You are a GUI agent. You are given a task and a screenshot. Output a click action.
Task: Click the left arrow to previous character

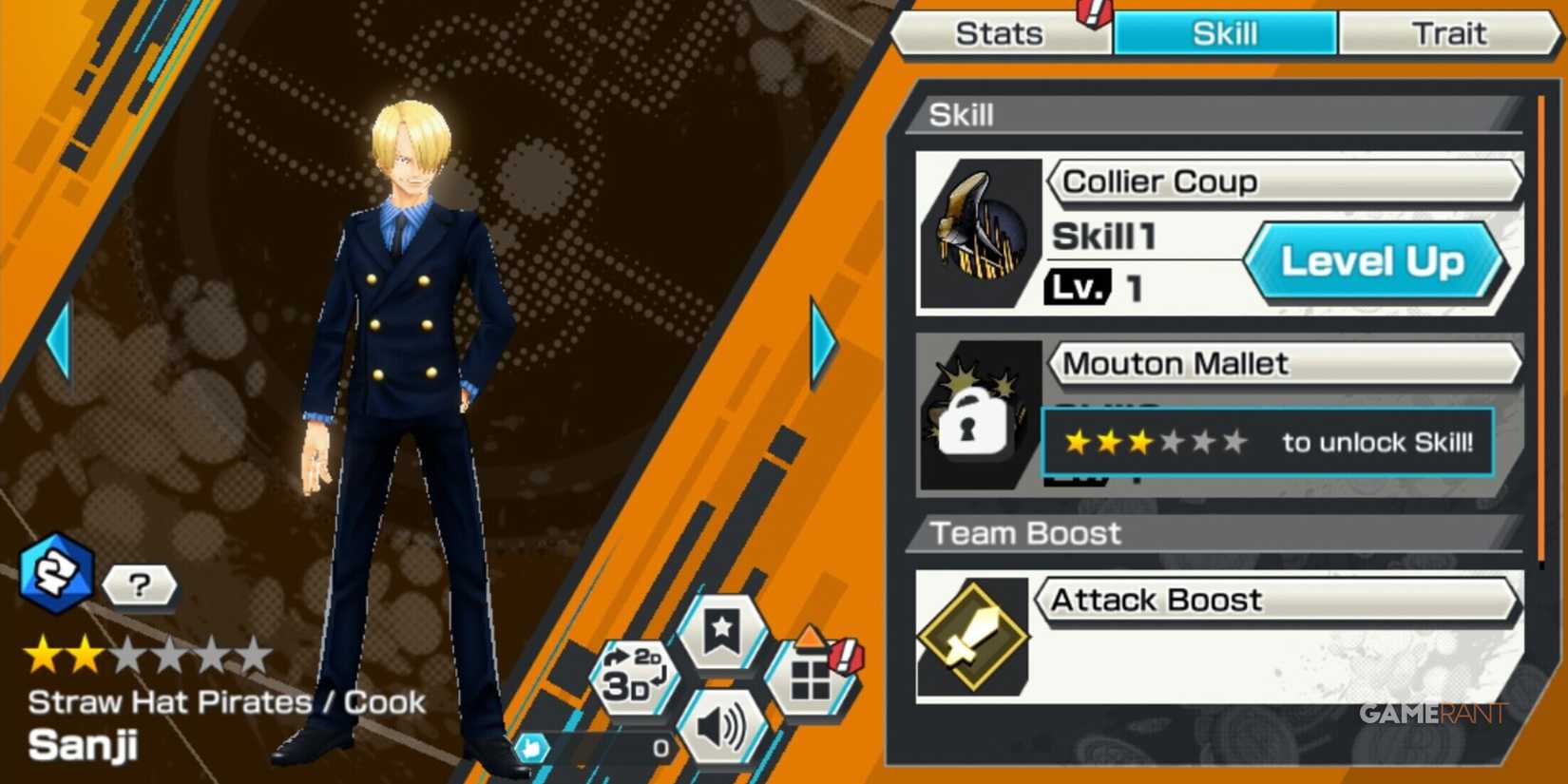57,337
